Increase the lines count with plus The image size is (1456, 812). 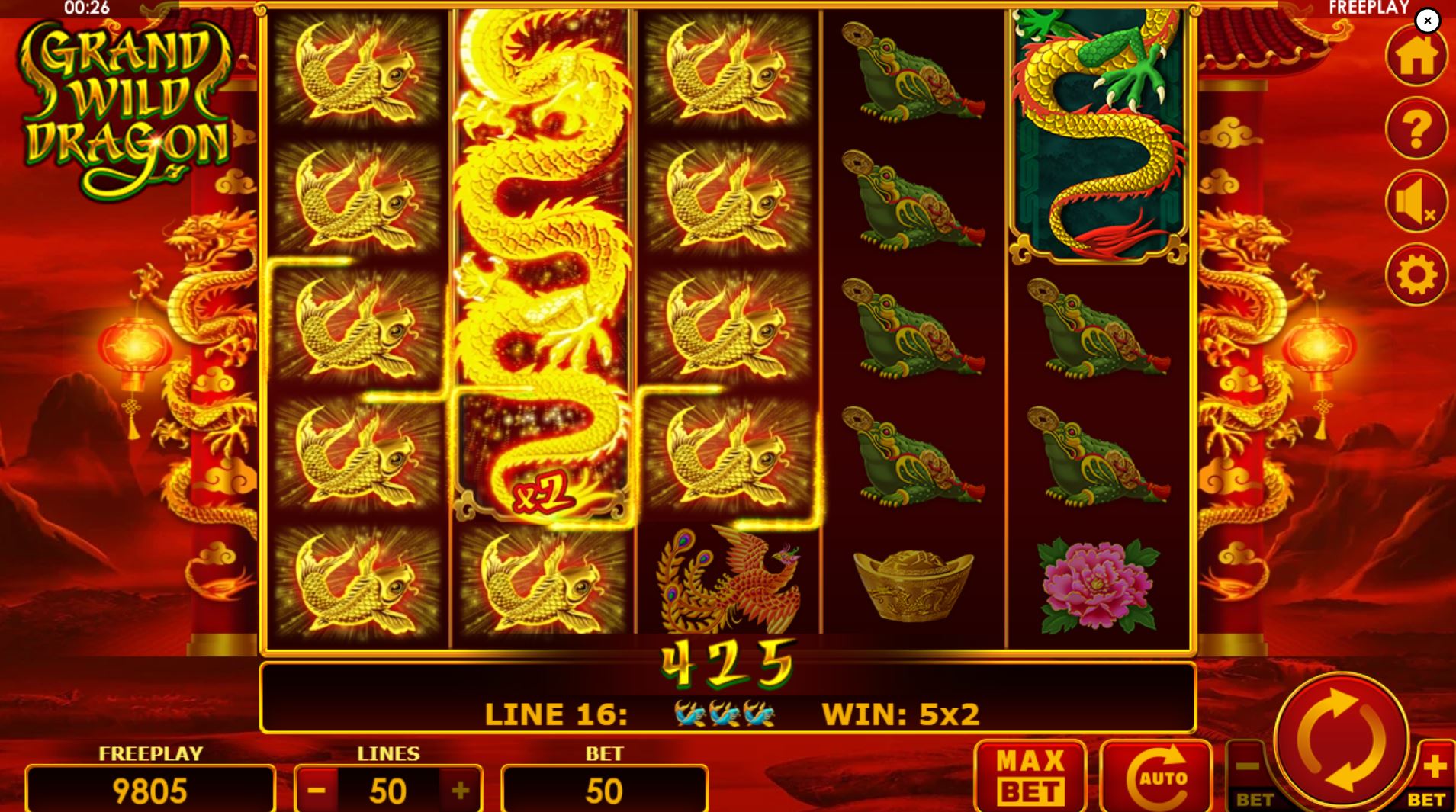[459, 789]
